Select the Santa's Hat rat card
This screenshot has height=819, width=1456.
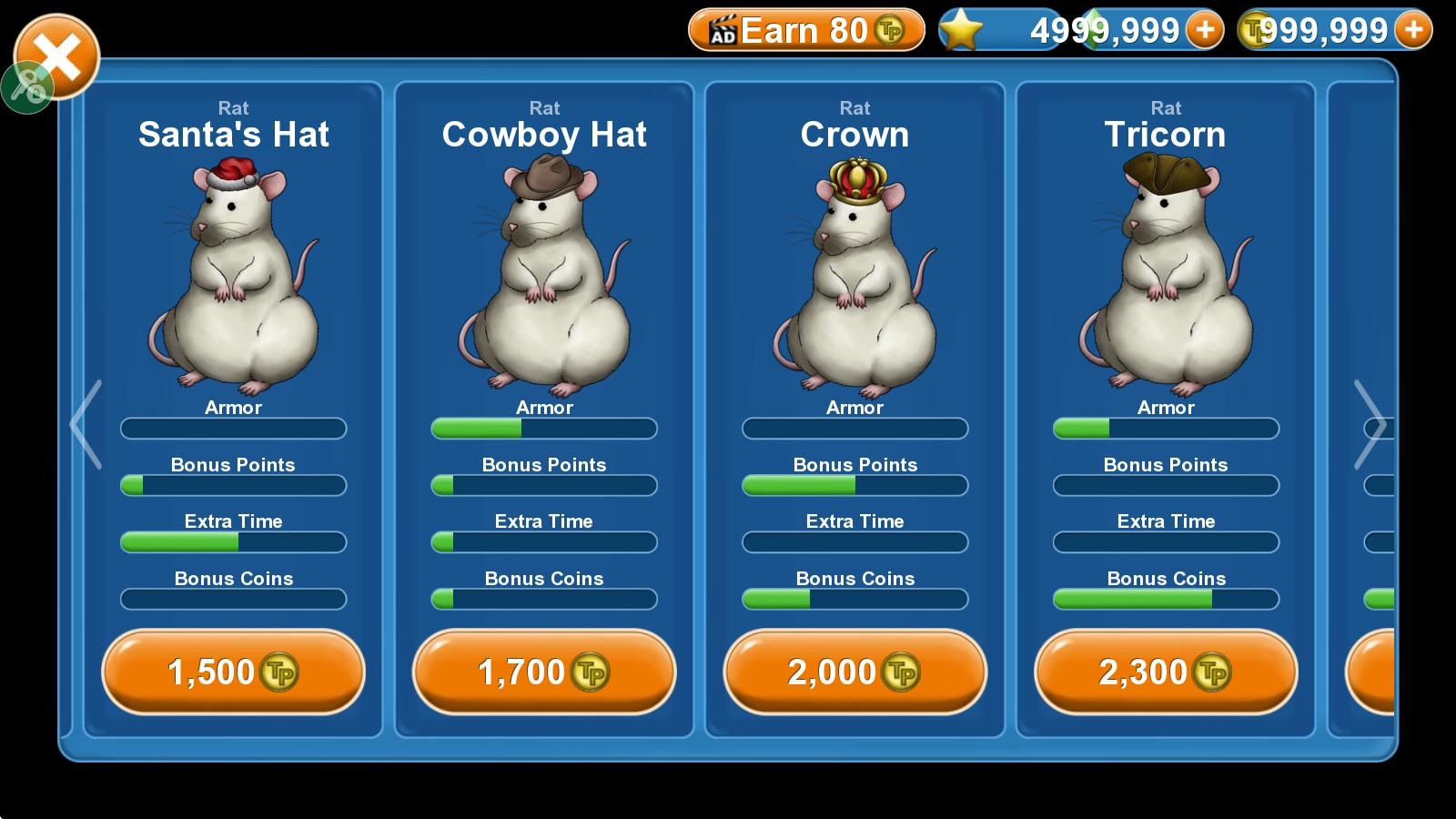point(233,273)
